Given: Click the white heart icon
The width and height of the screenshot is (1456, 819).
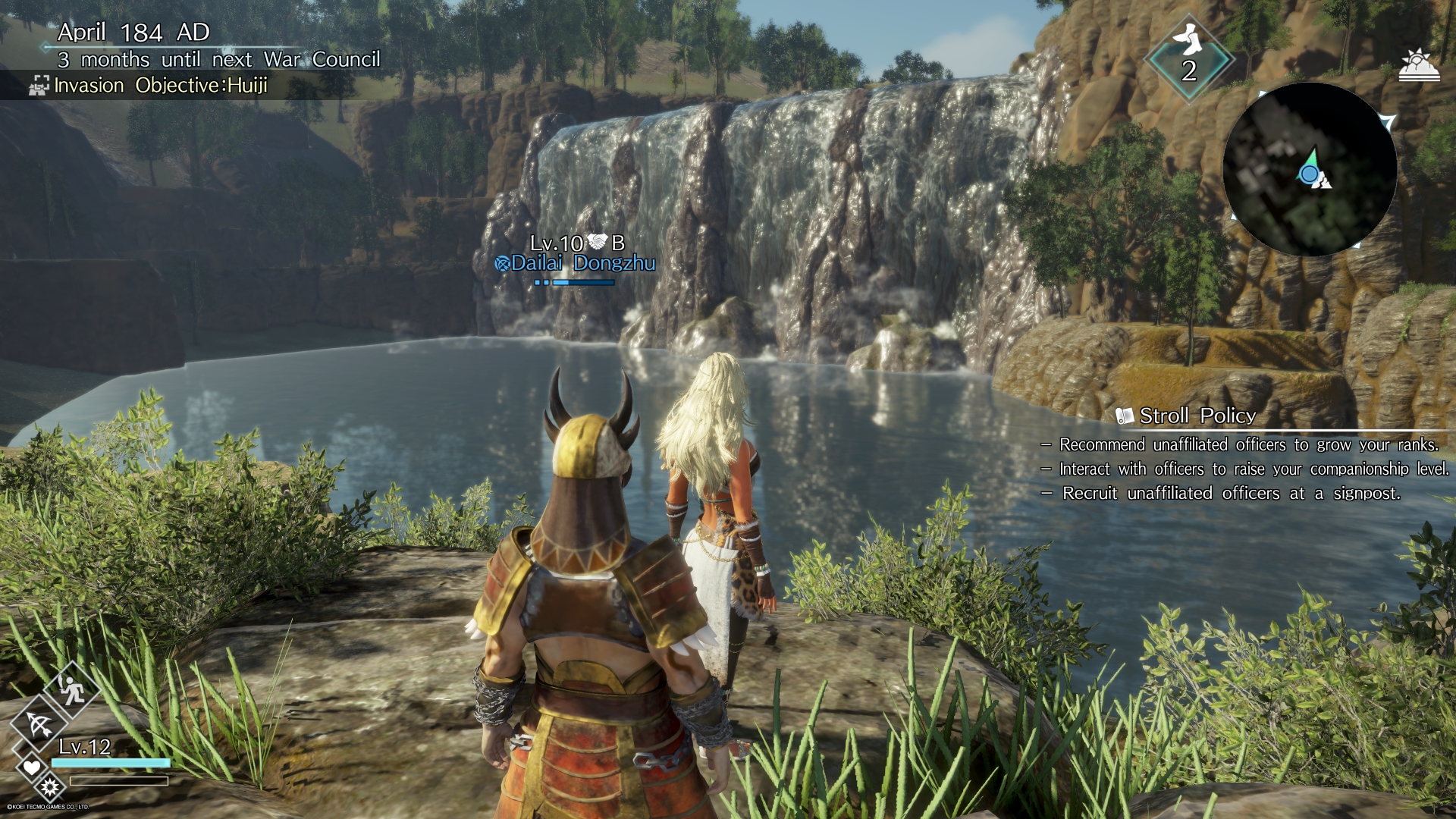Looking at the screenshot, I should click(x=31, y=767).
